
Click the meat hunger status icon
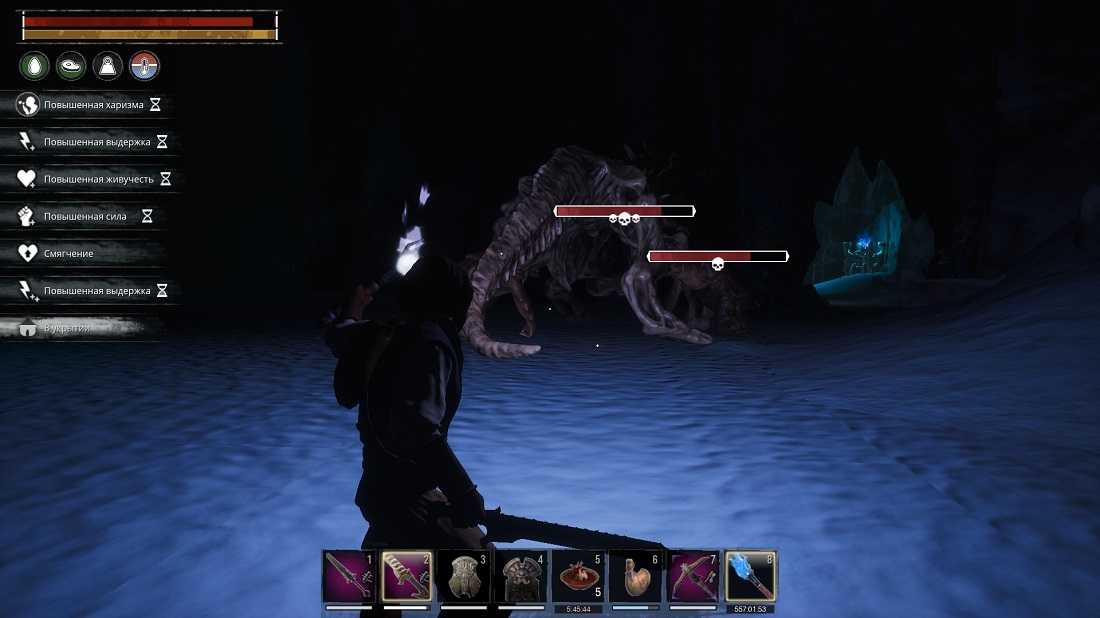pyautogui.click(x=71, y=67)
